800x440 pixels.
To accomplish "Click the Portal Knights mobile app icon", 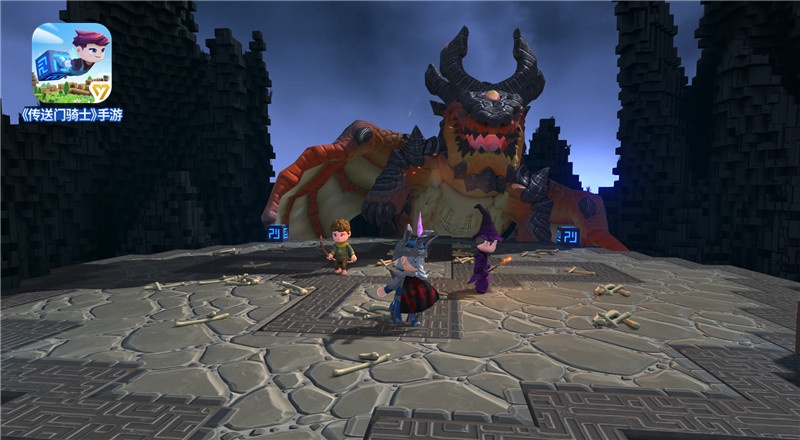I will [x=71, y=62].
